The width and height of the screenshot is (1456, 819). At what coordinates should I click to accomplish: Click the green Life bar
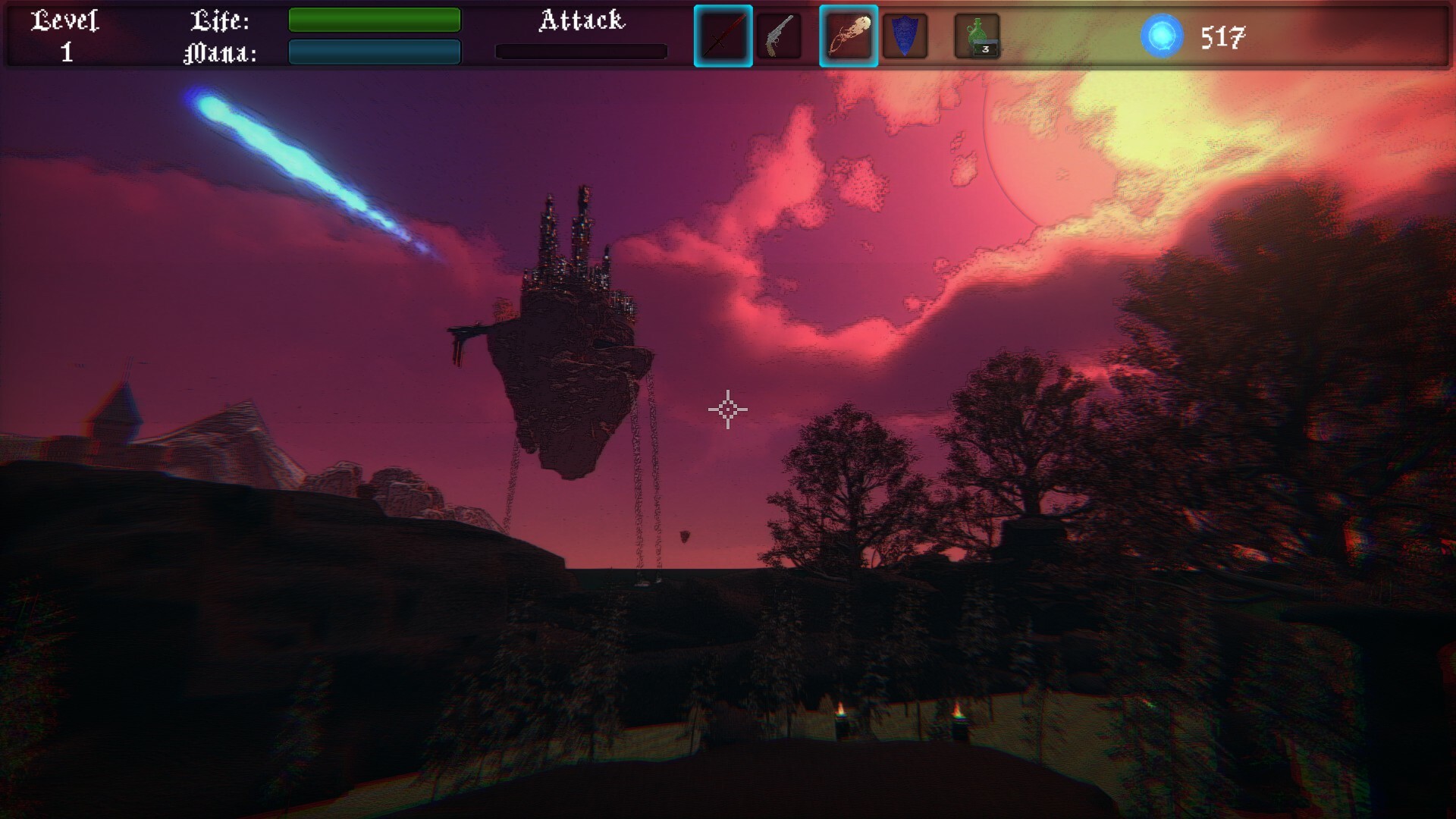pyautogui.click(x=373, y=20)
